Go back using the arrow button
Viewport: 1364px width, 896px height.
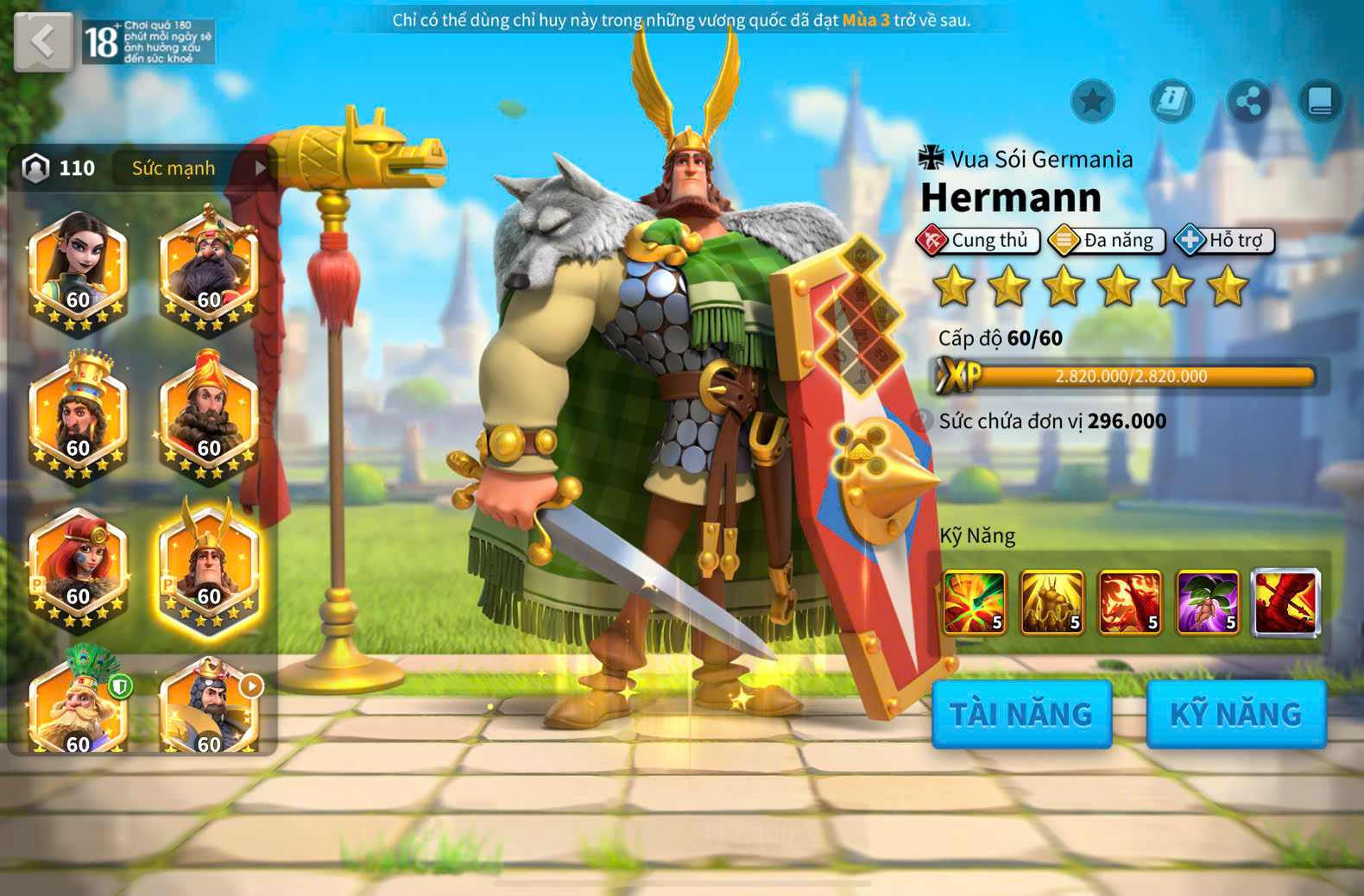(43, 41)
